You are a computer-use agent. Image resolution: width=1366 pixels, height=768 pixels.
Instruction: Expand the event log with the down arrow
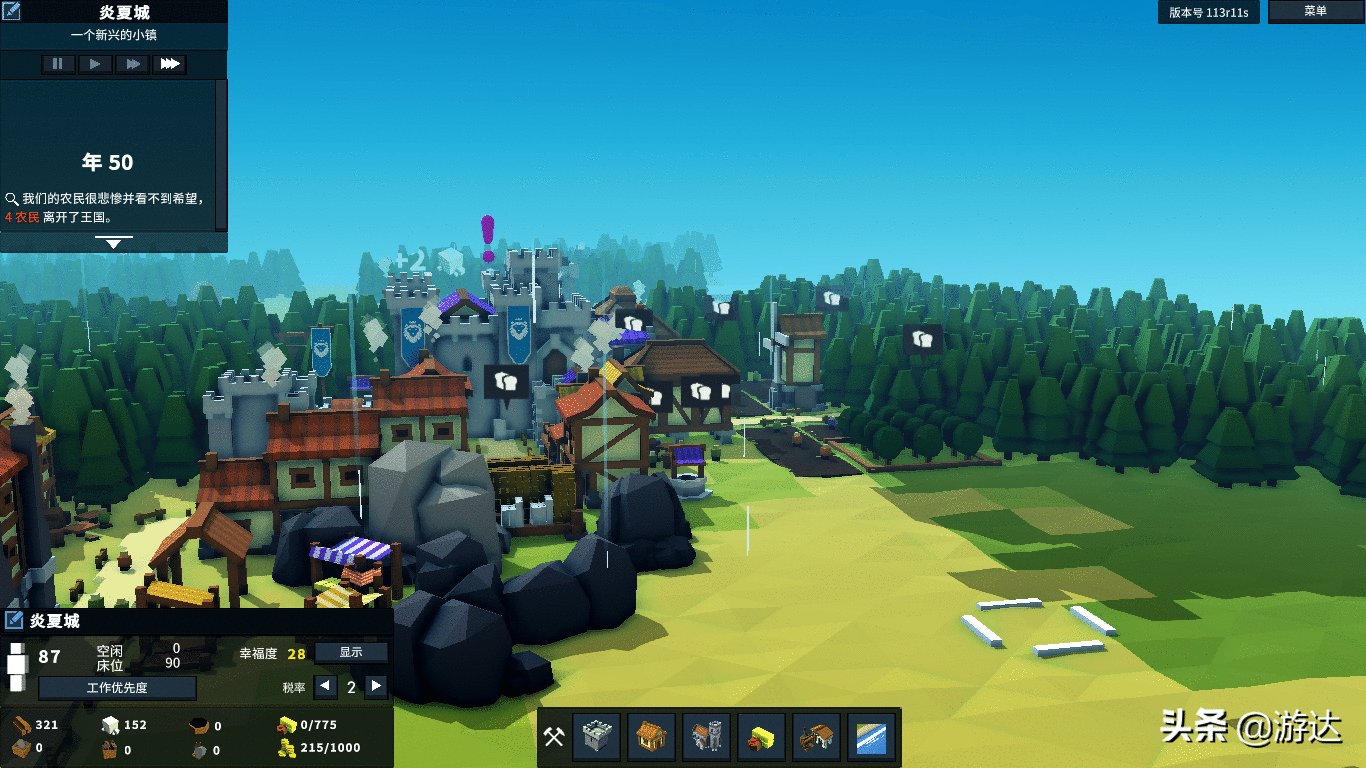coord(113,243)
